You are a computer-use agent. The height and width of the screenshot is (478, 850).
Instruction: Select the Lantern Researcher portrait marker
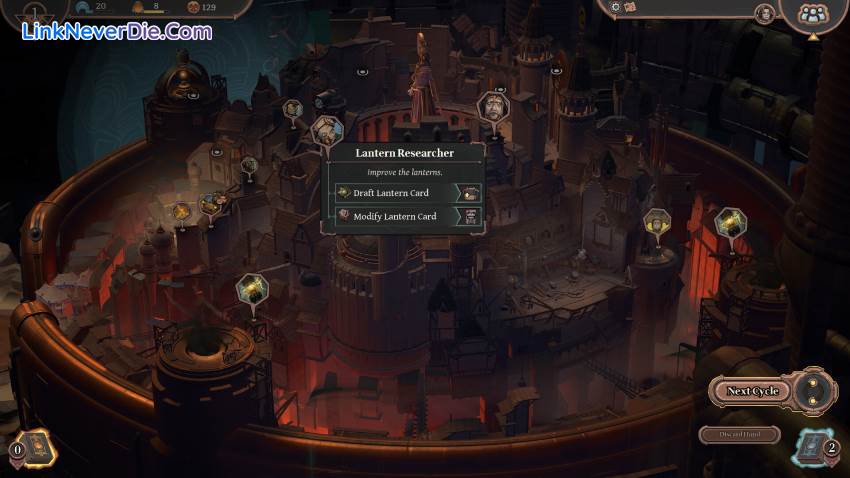(x=327, y=130)
